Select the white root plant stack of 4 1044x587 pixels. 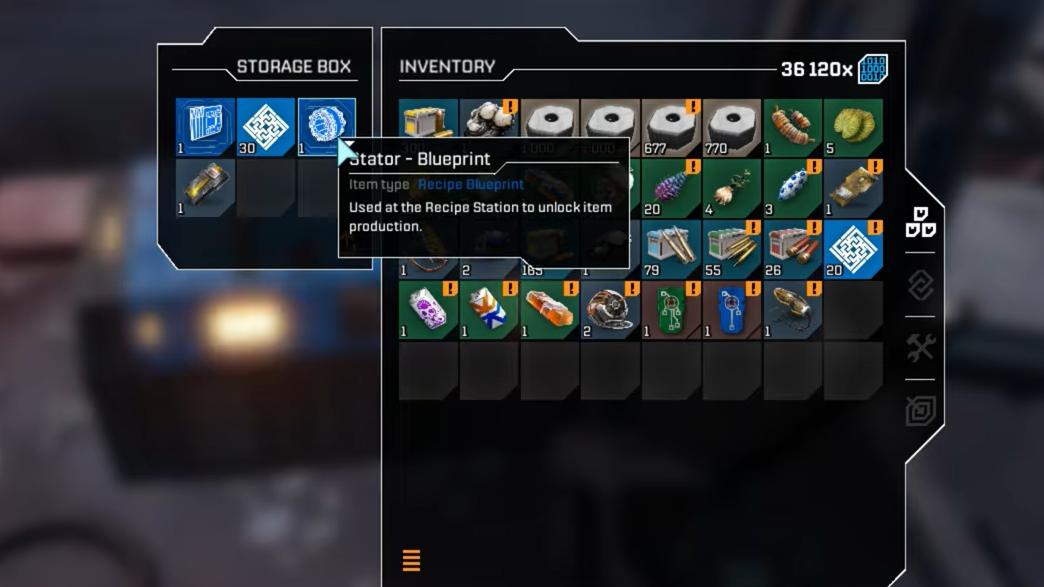tap(732, 188)
